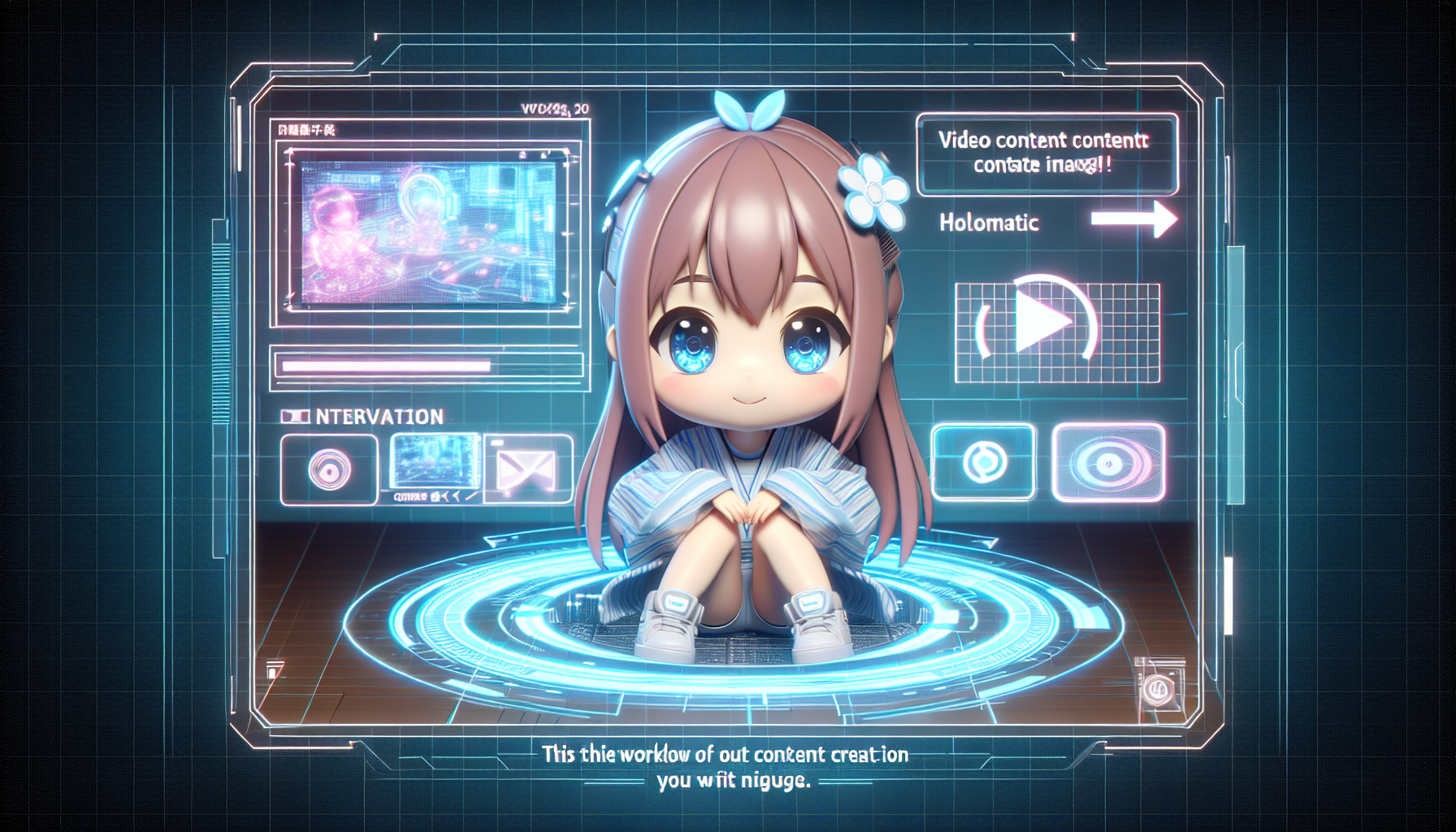This screenshot has height=832, width=1456.
Task: Click the progress bar under the video preview
Action: pyautogui.click(x=428, y=366)
